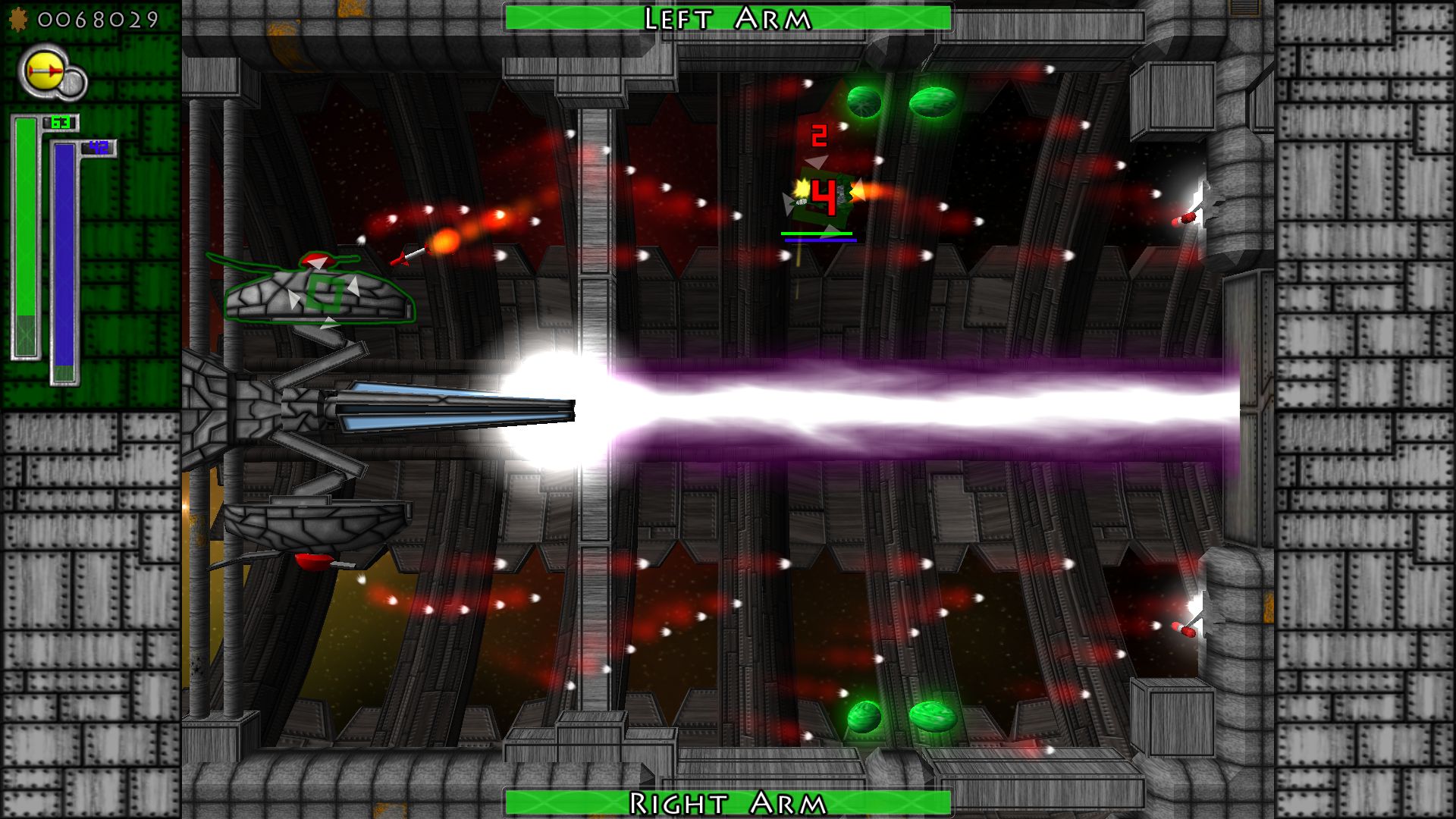Select the upper-left green planet pod
The height and width of the screenshot is (819, 1456).
pyautogui.click(x=864, y=101)
